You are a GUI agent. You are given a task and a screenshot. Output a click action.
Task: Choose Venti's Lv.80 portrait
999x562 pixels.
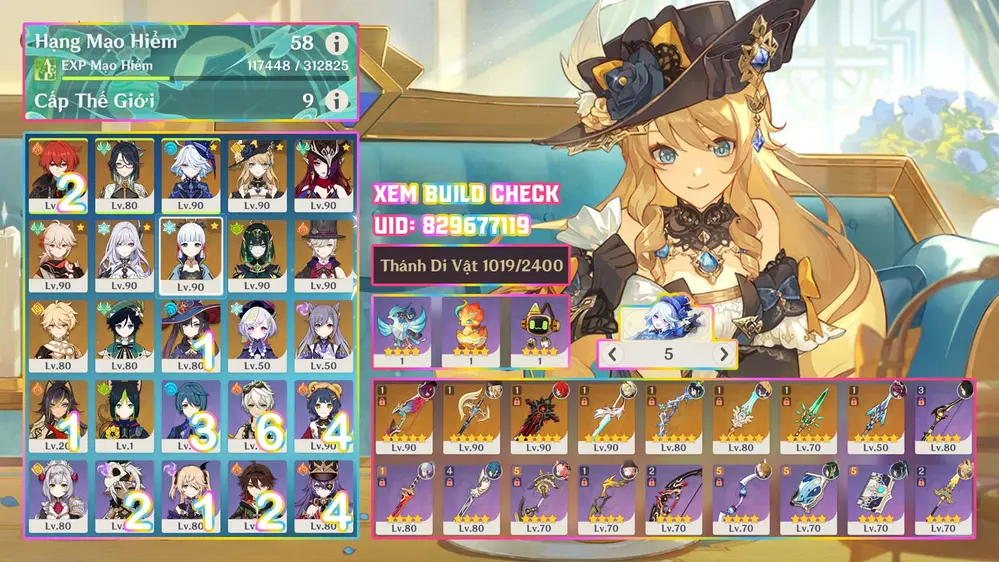click(125, 335)
